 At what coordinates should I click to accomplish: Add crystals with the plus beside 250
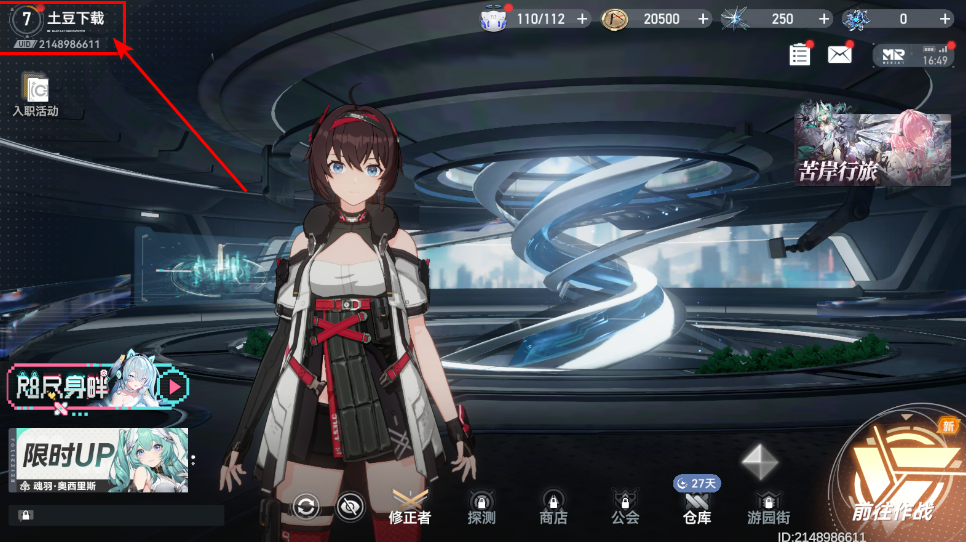click(x=824, y=19)
